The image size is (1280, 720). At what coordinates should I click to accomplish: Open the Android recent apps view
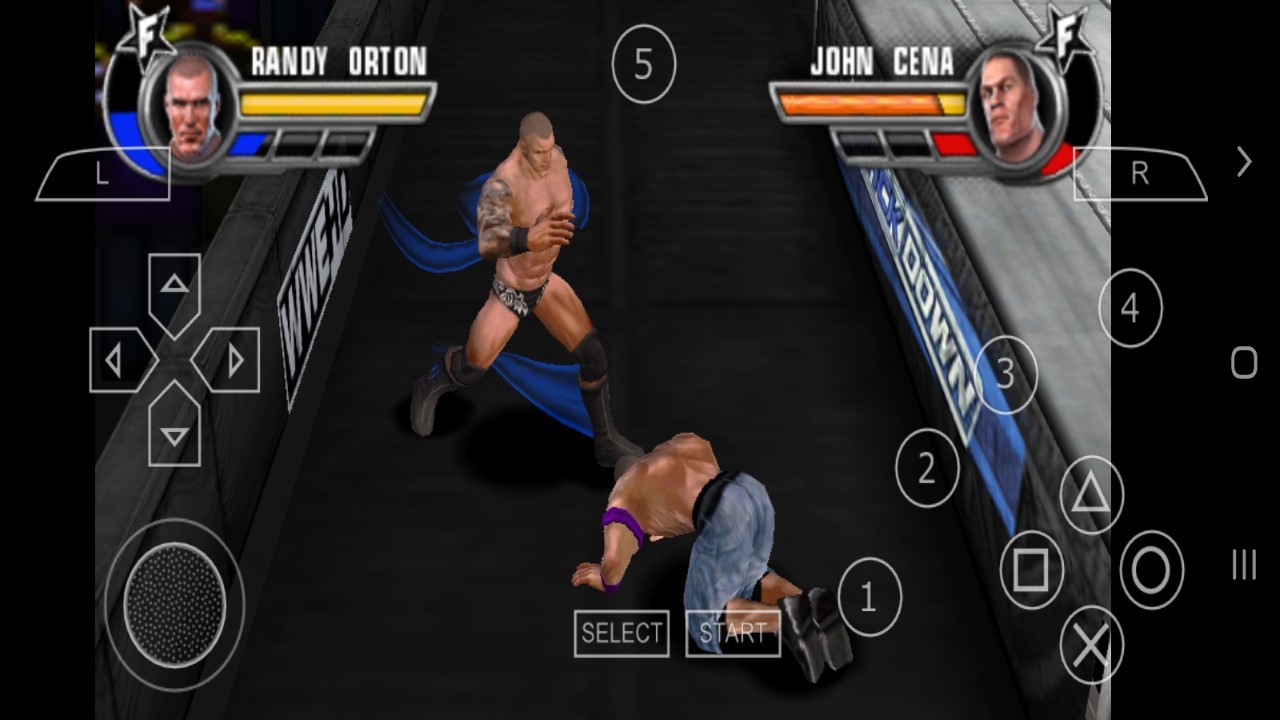[x=1244, y=566]
